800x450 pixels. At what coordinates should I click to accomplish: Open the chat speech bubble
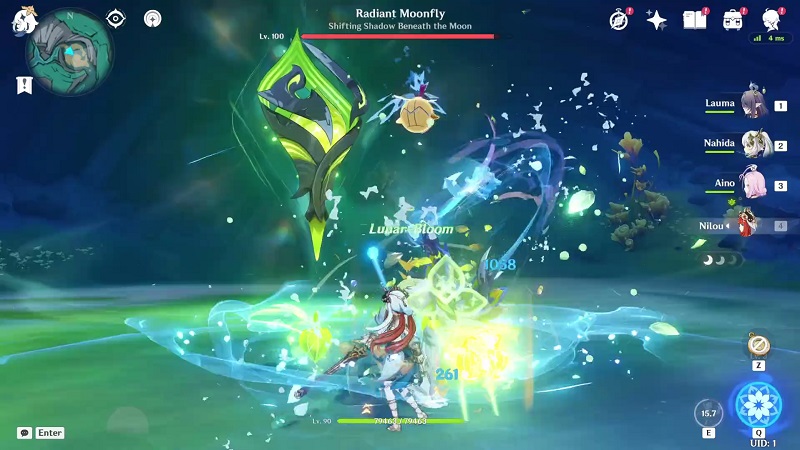24,433
